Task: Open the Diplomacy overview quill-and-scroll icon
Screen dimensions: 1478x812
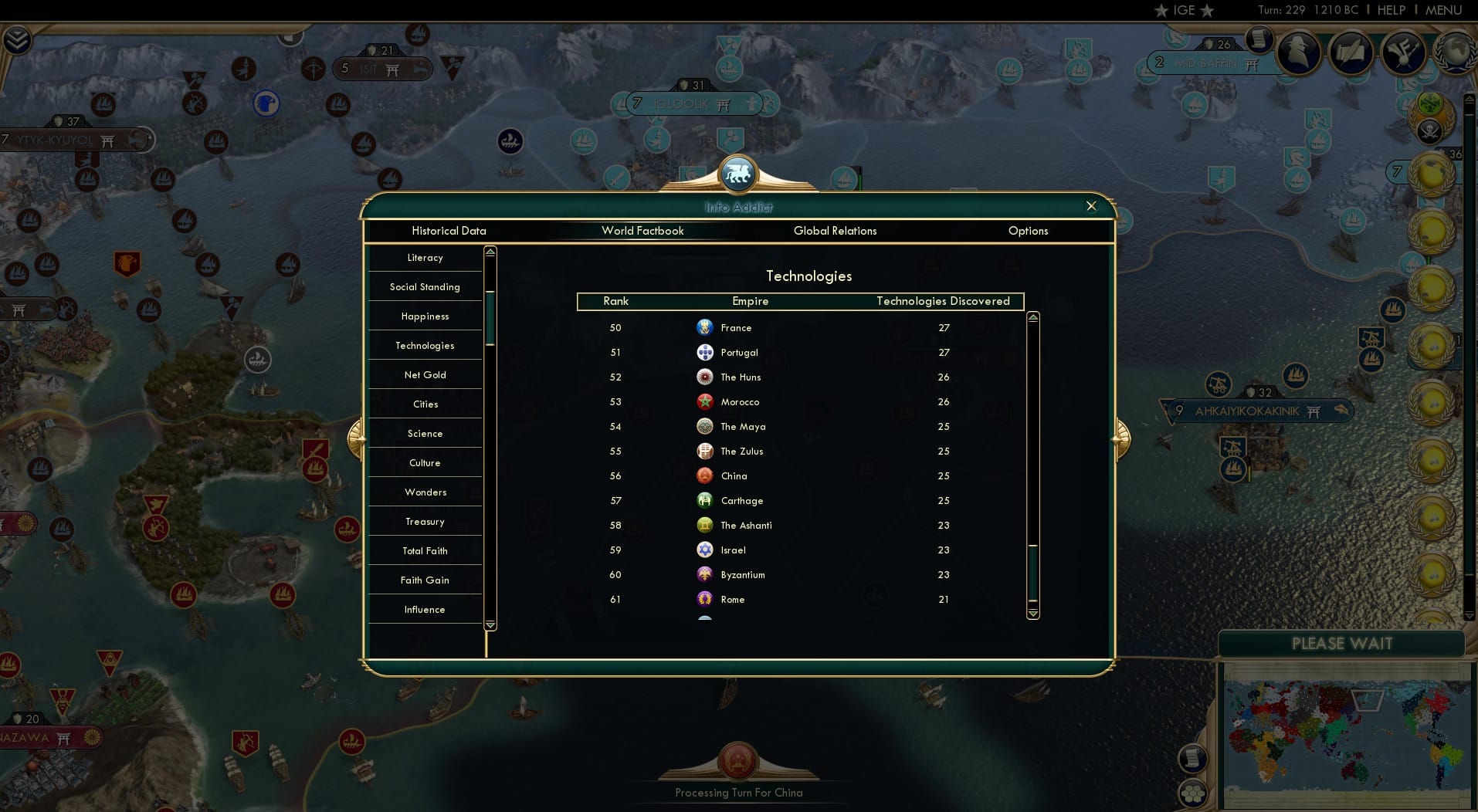Action: coord(1350,52)
